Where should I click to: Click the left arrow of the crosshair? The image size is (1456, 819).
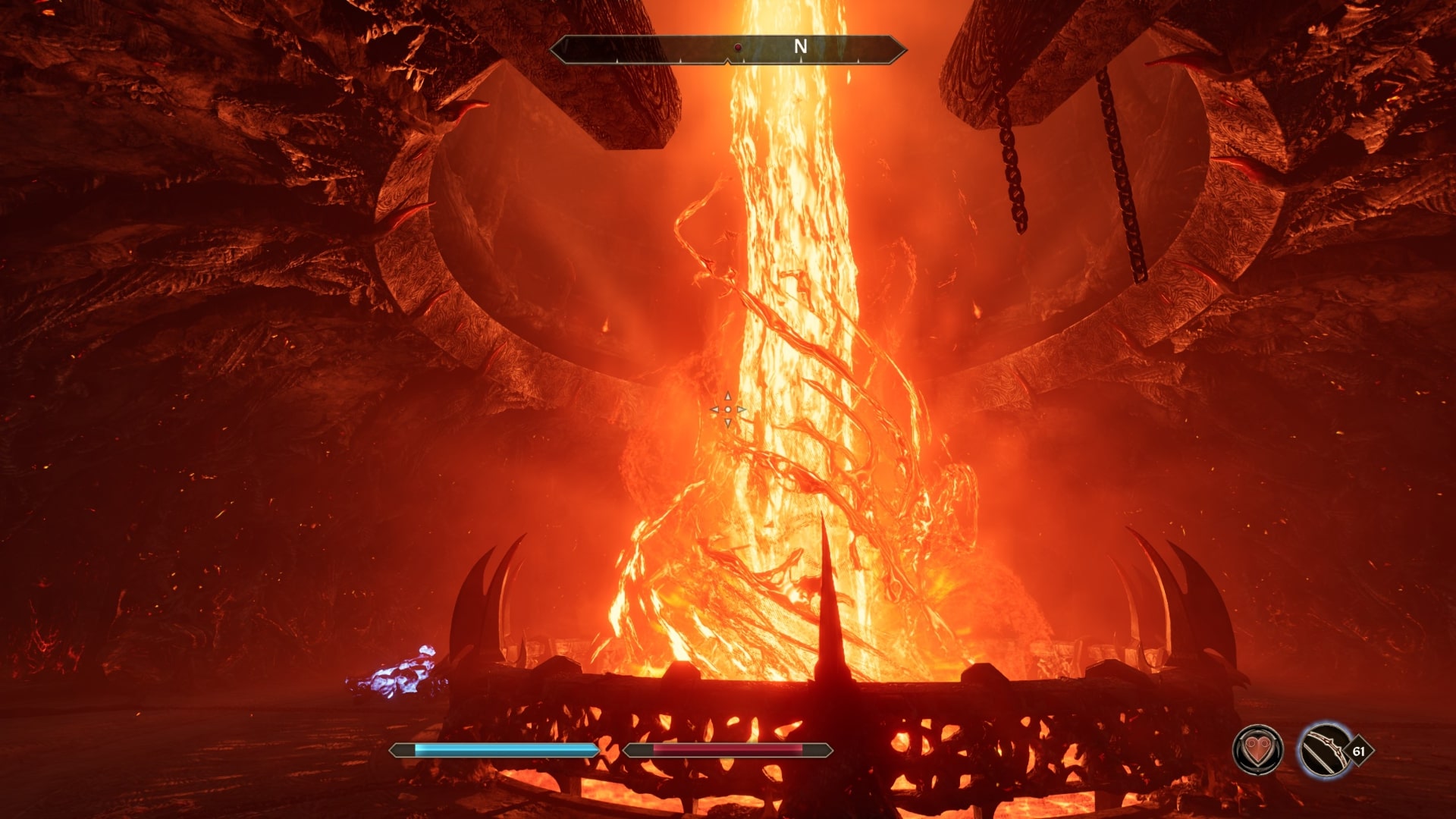pos(715,409)
